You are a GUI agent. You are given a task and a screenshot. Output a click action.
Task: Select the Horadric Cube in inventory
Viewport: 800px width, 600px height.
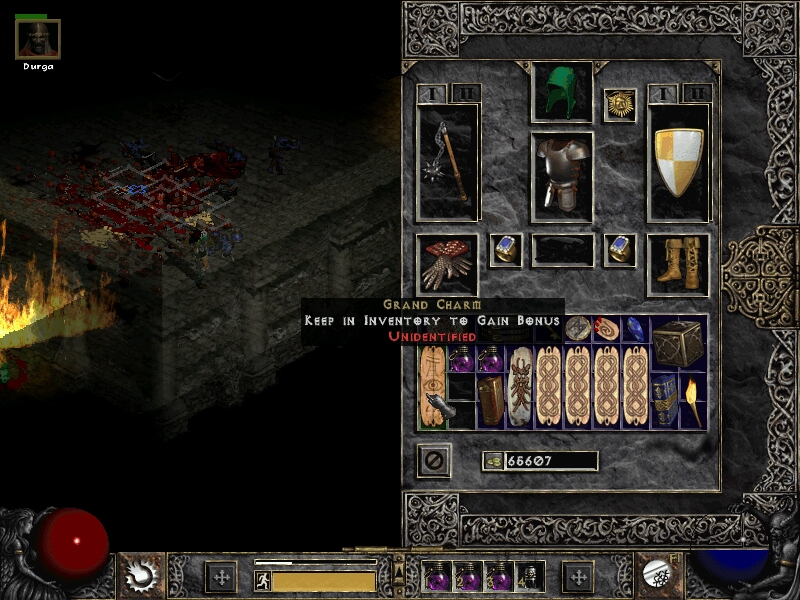(x=677, y=344)
